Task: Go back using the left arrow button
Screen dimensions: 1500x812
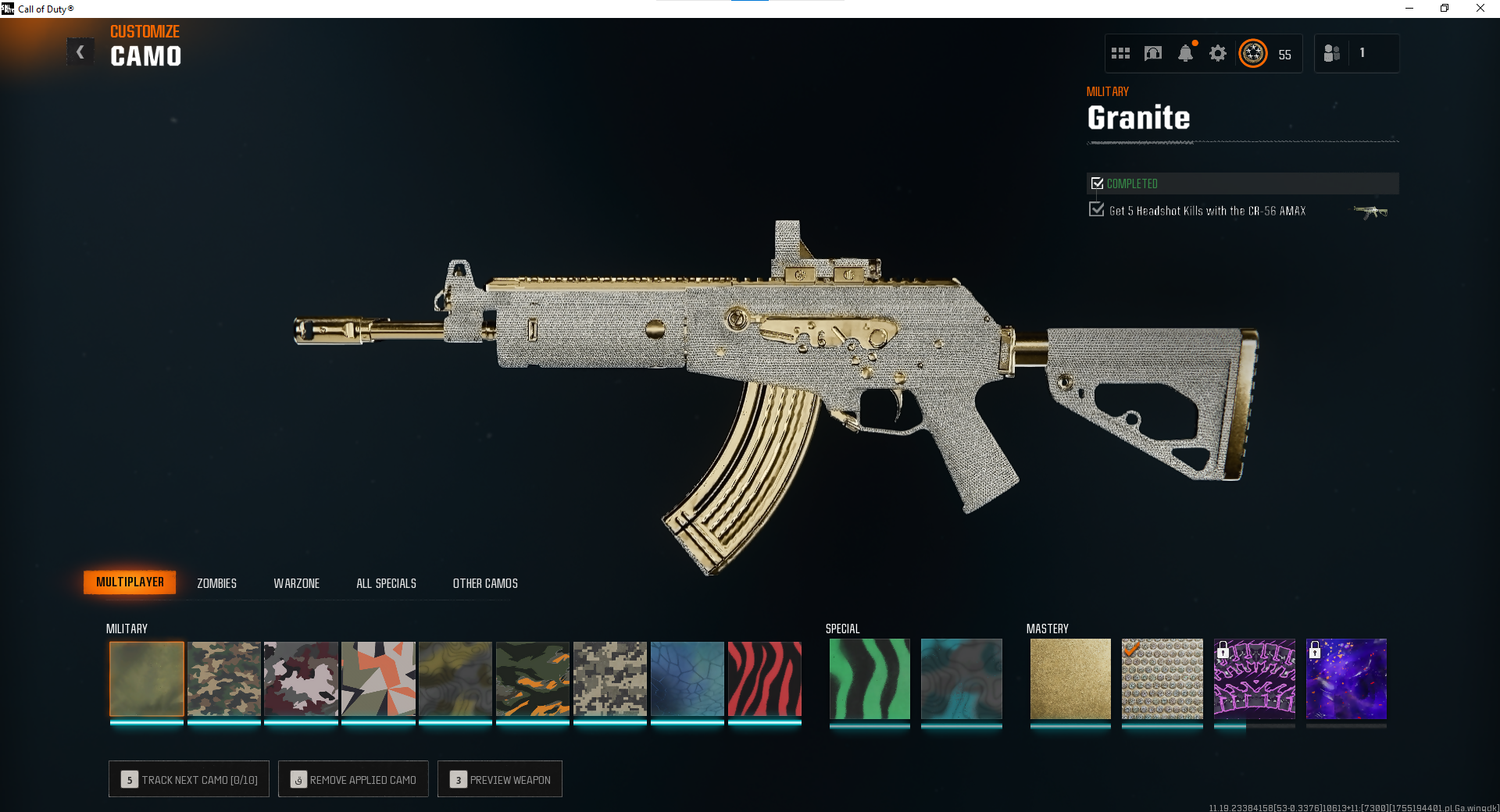Action: coord(80,52)
